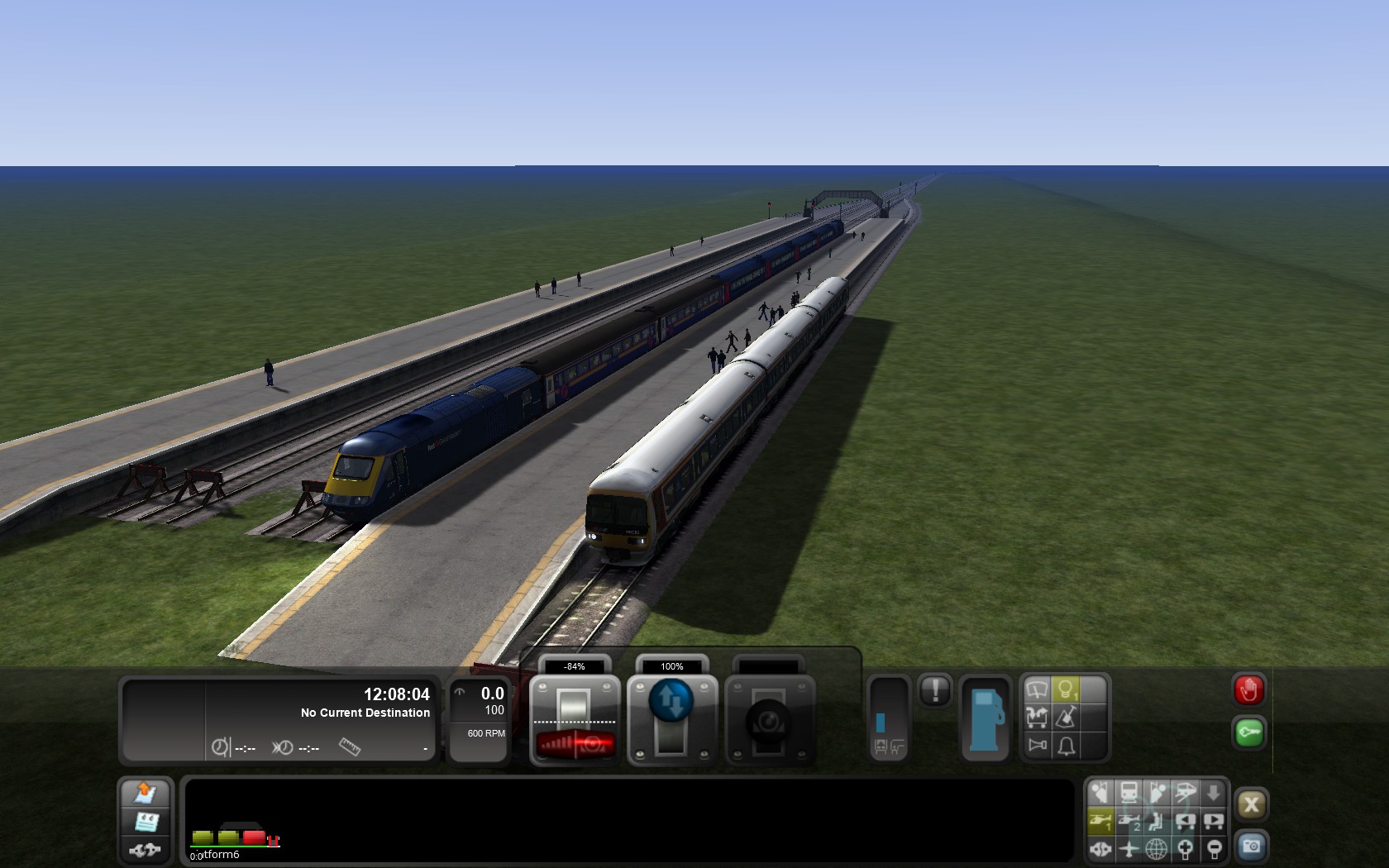1389x868 pixels.
Task: Switch to the passenger seat view
Action: pos(1156,821)
